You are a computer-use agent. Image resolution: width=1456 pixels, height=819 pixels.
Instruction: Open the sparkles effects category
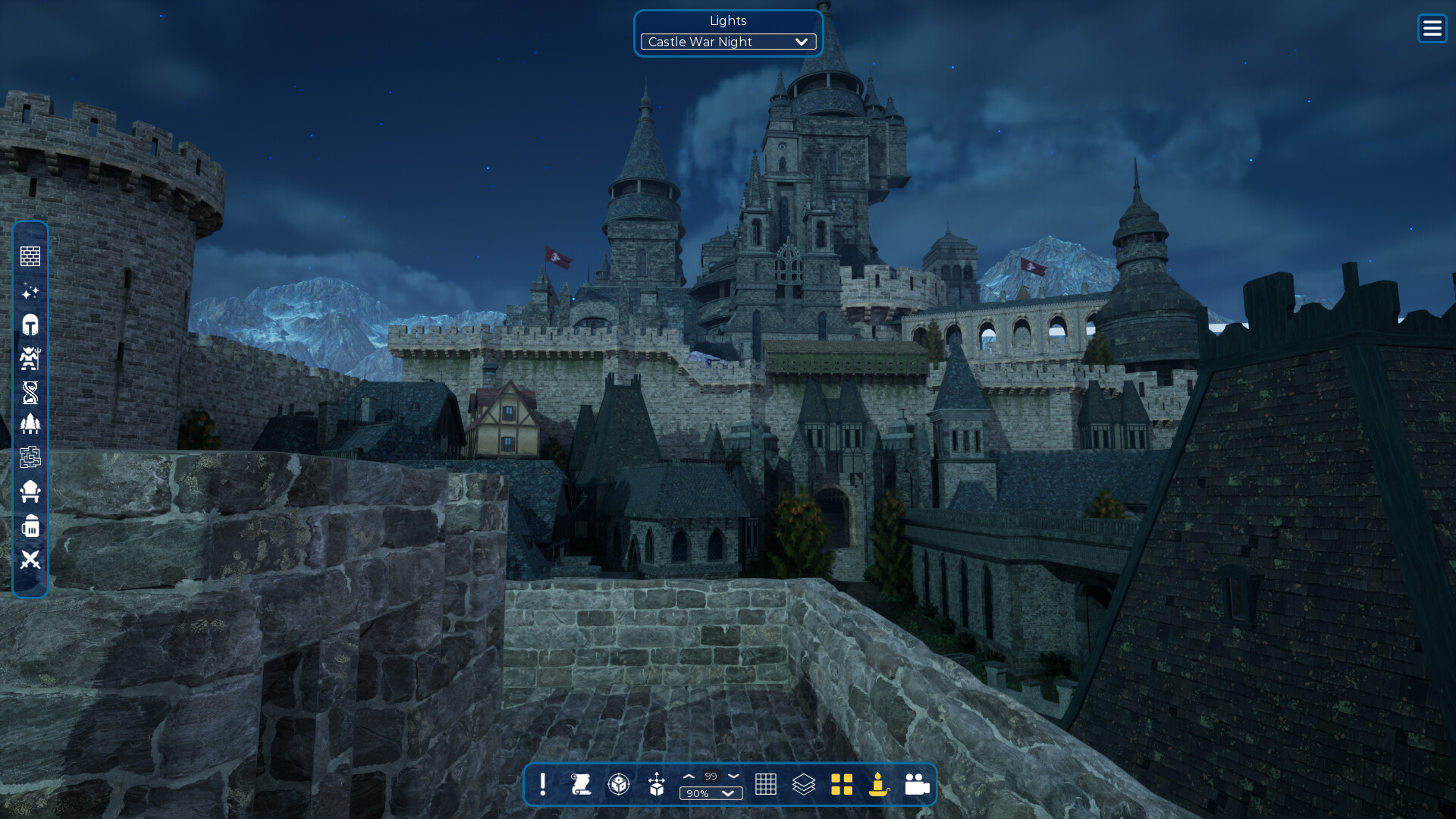tap(30, 291)
